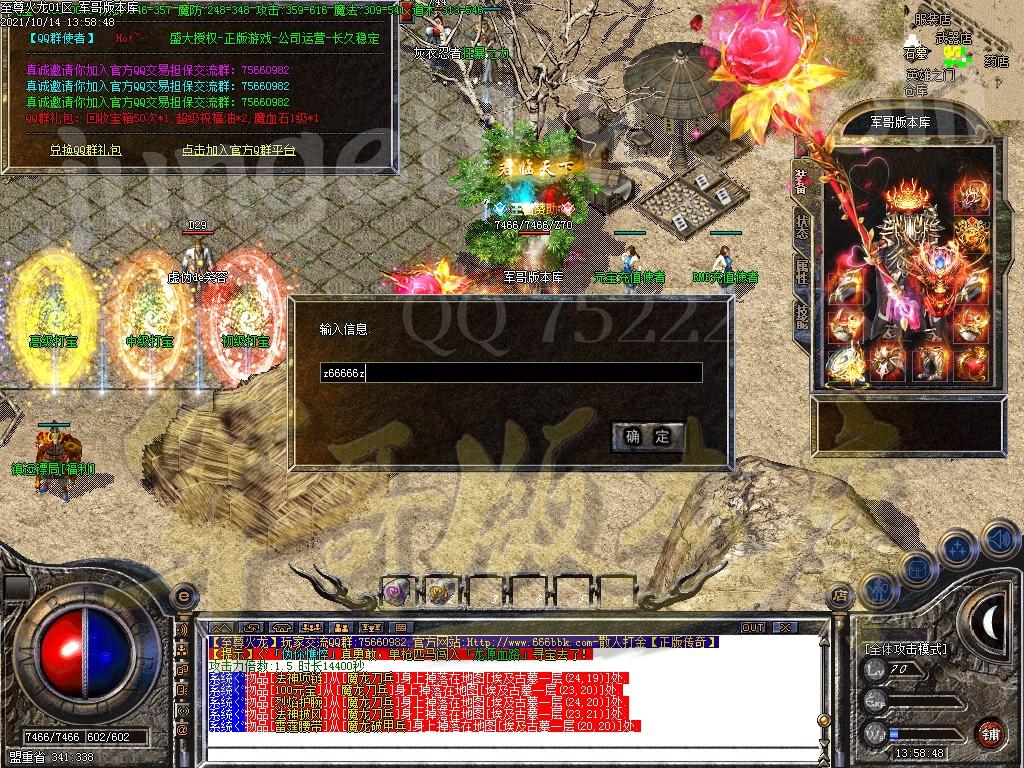Close the chat panel with X
1024x768 pixels.
click(x=784, y=627)
